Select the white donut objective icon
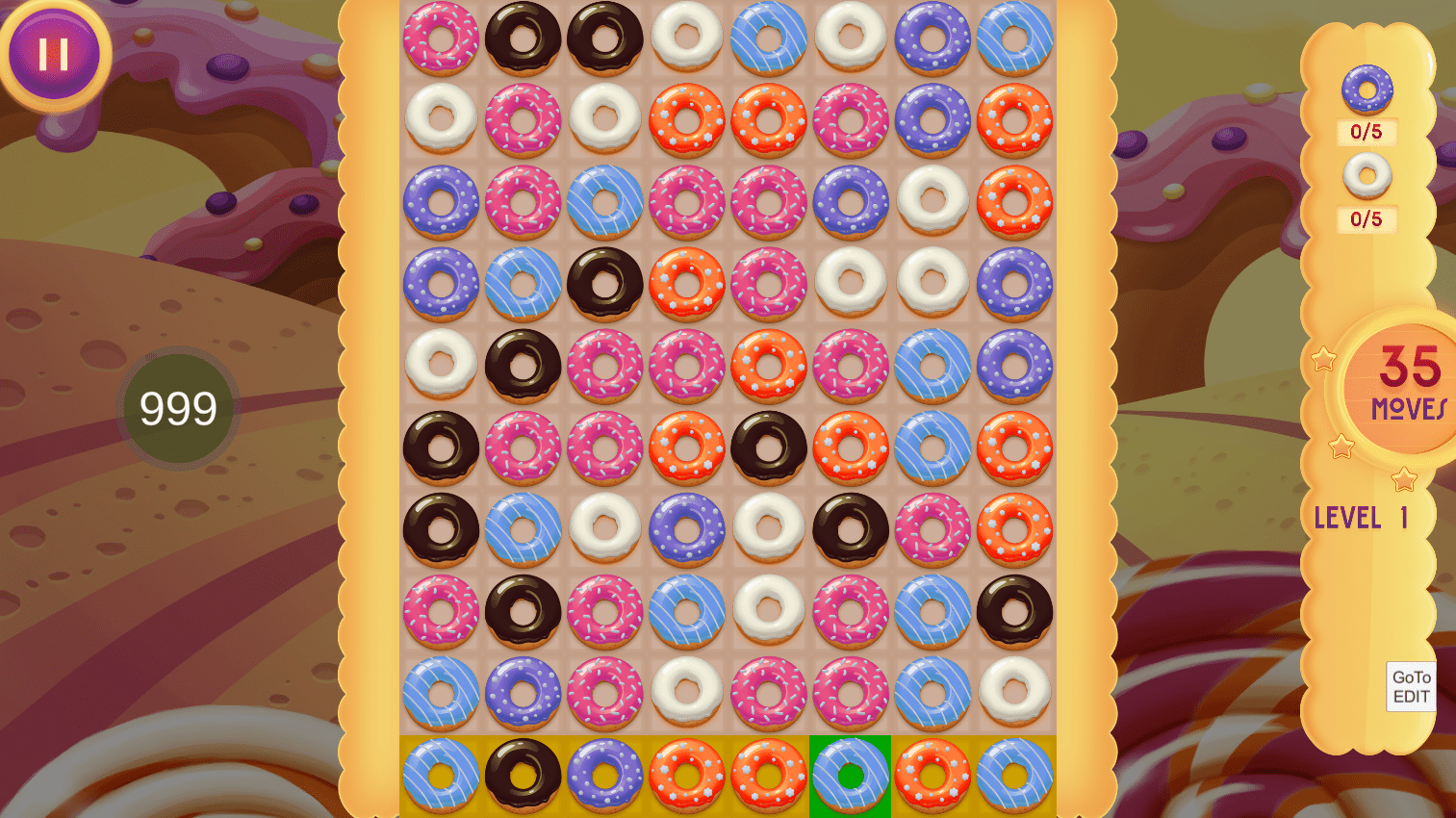Screen dimensions: 1456x818 (1367, 176)
